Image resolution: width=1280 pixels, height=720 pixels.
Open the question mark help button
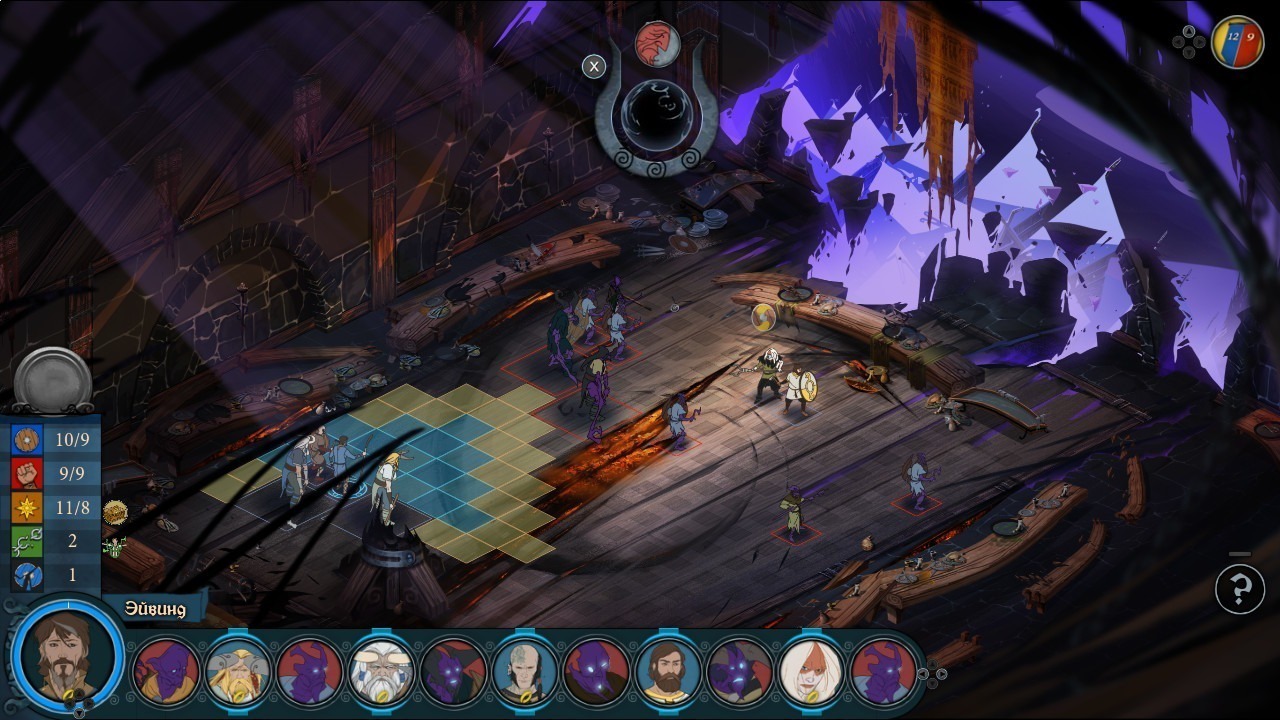tap(1240, 590)
